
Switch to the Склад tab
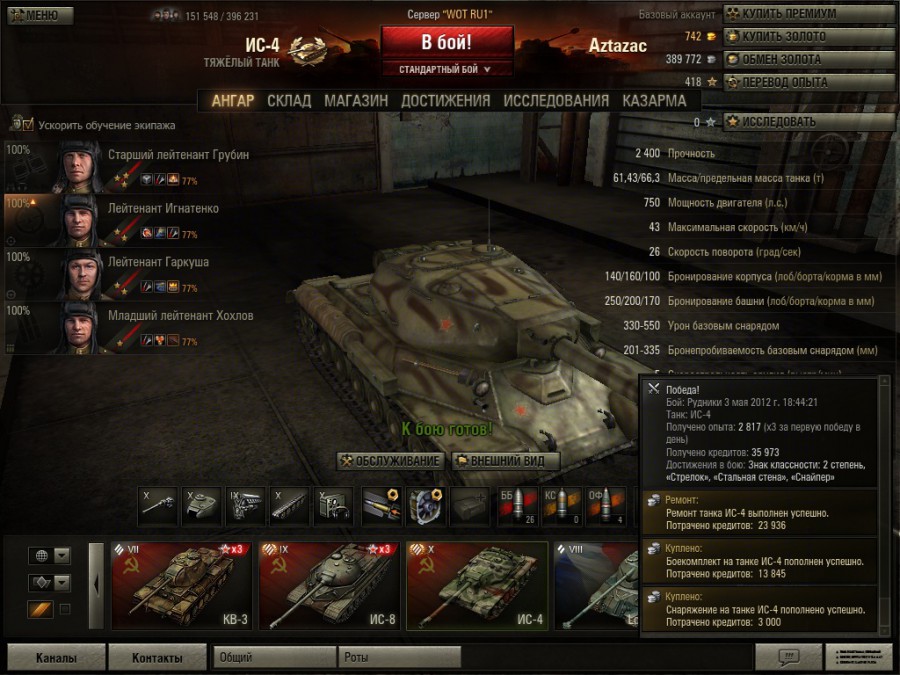[289, 101]
